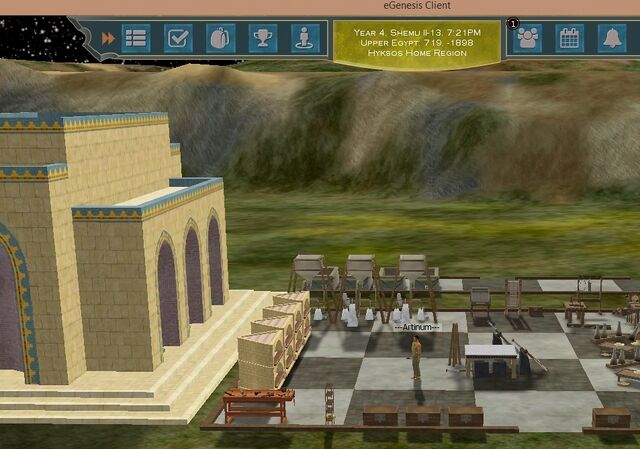This screenshot has height=449, width=640.
Task: Open the character figure icon
Action: tap(304, 38)
